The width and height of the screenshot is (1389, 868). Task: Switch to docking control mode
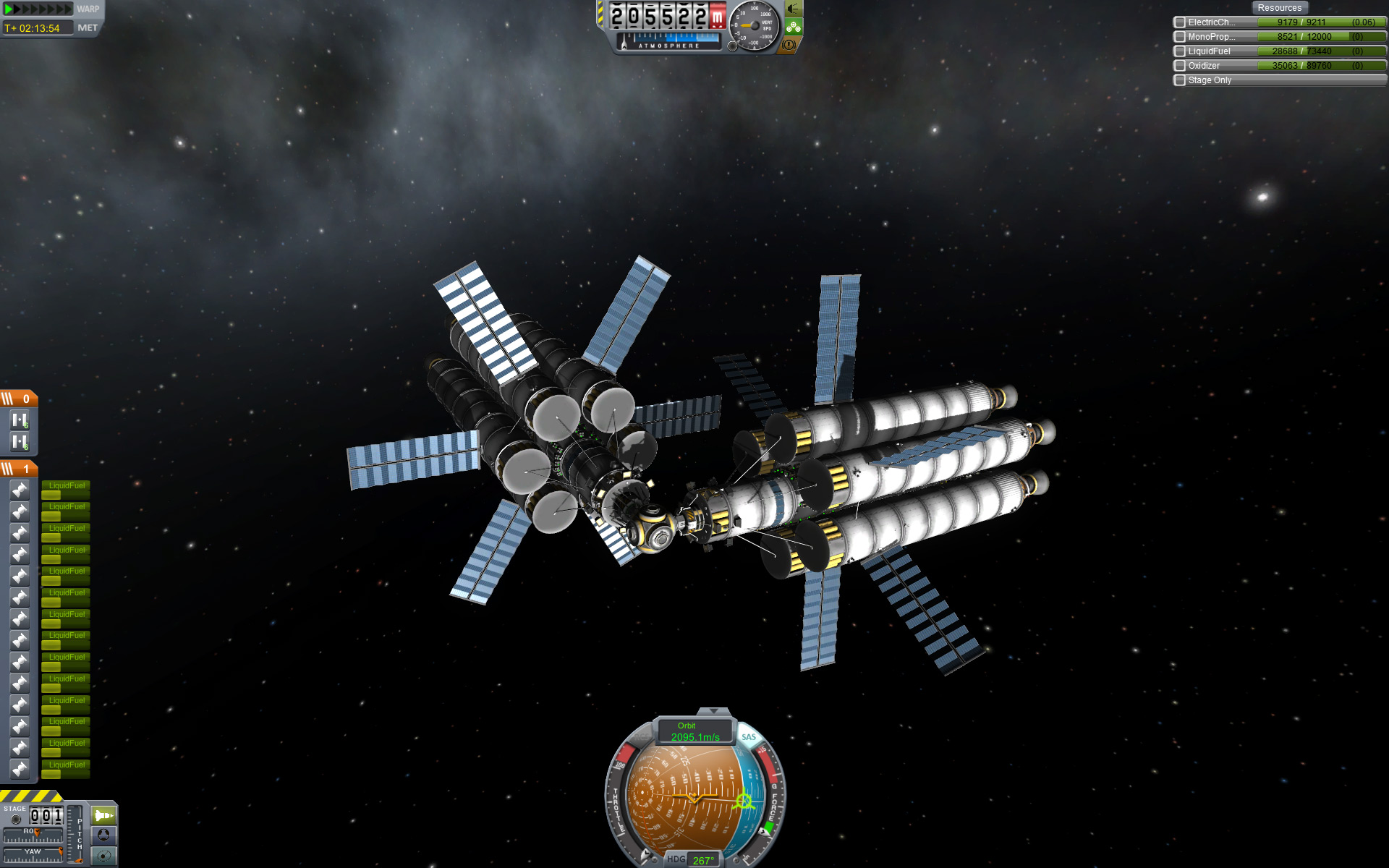(103, 836)
